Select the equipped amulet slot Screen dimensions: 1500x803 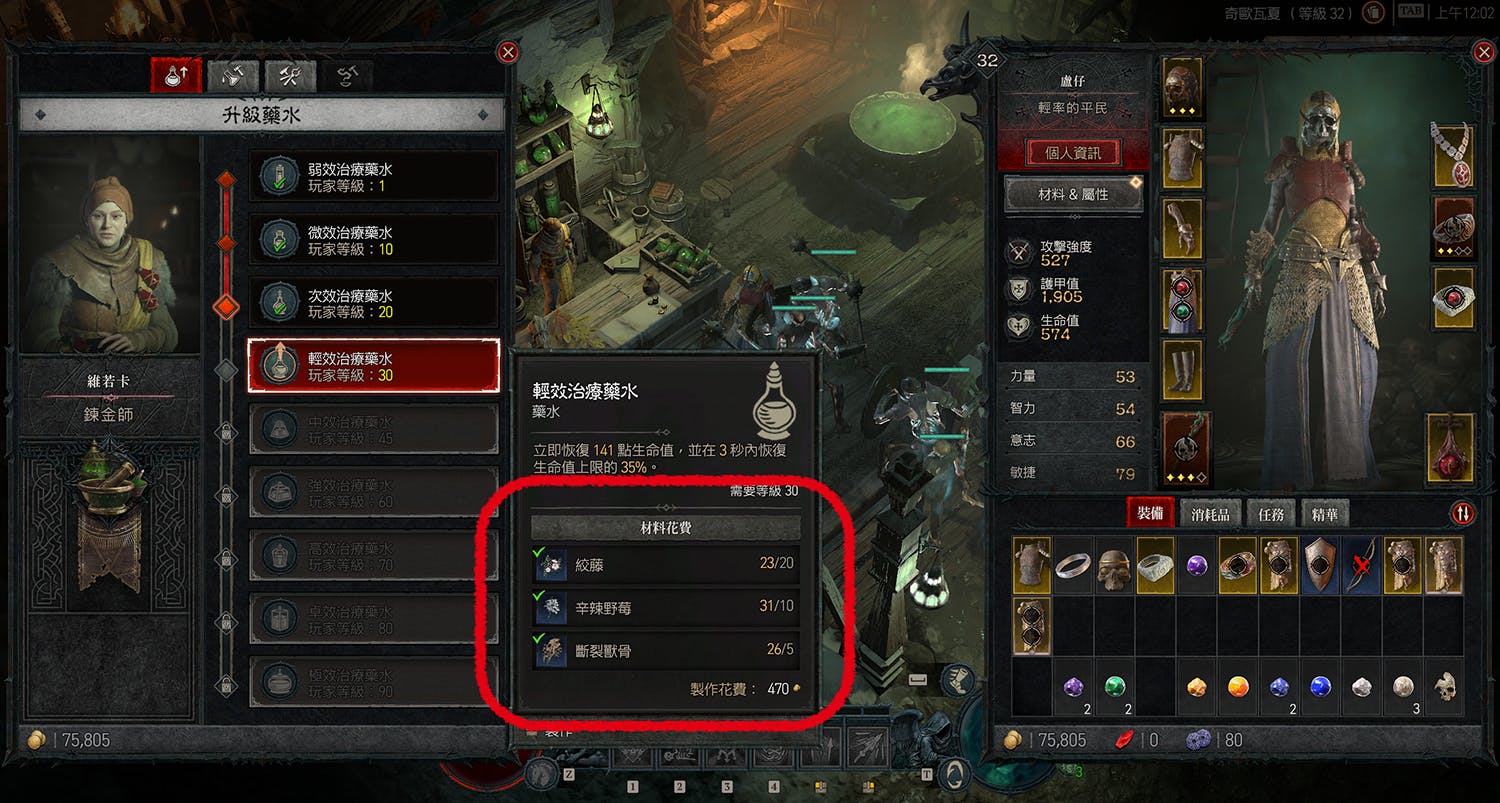pyautogui.click(x=1453, y=155)
